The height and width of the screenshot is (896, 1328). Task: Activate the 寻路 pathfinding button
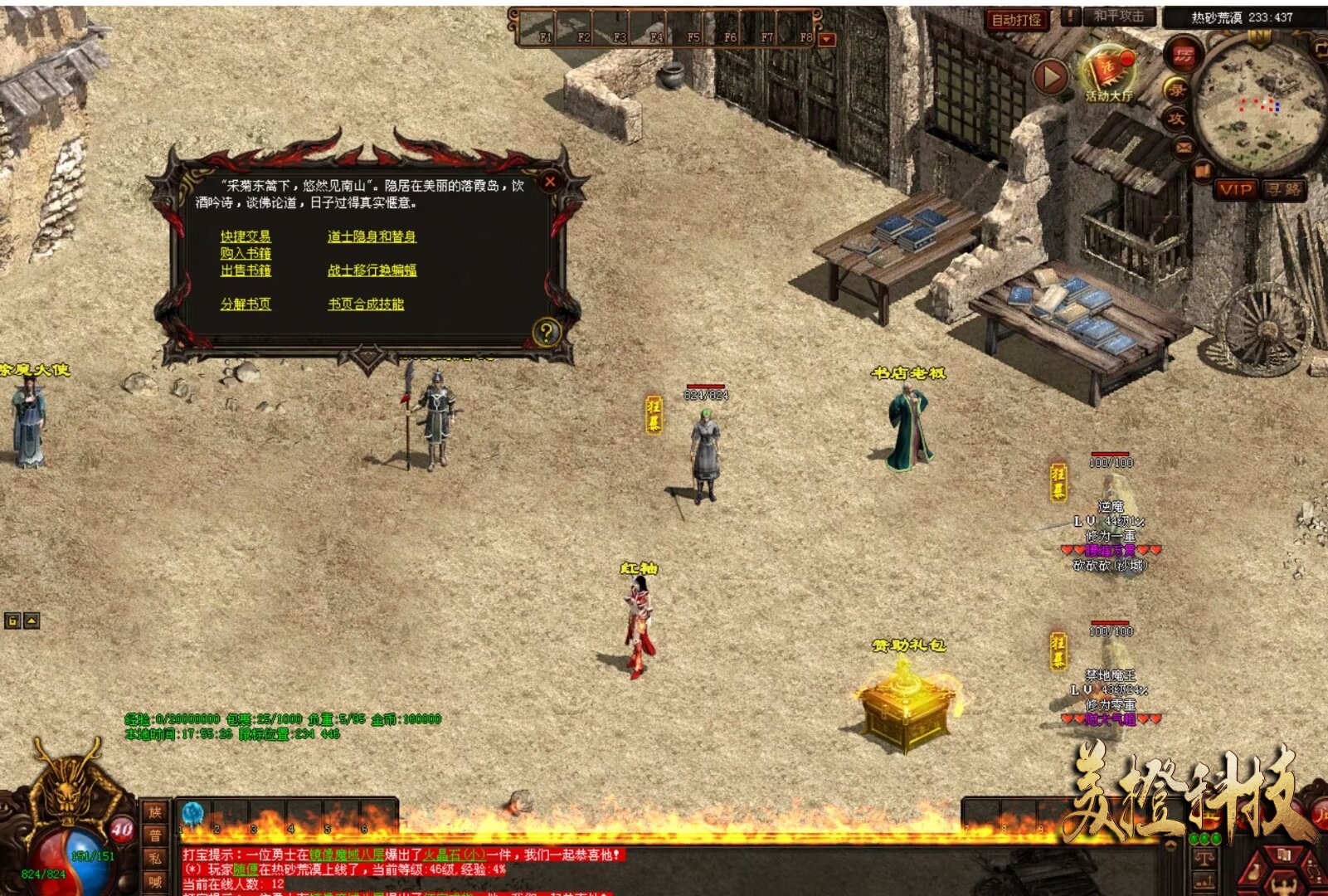coord(1283,190)
